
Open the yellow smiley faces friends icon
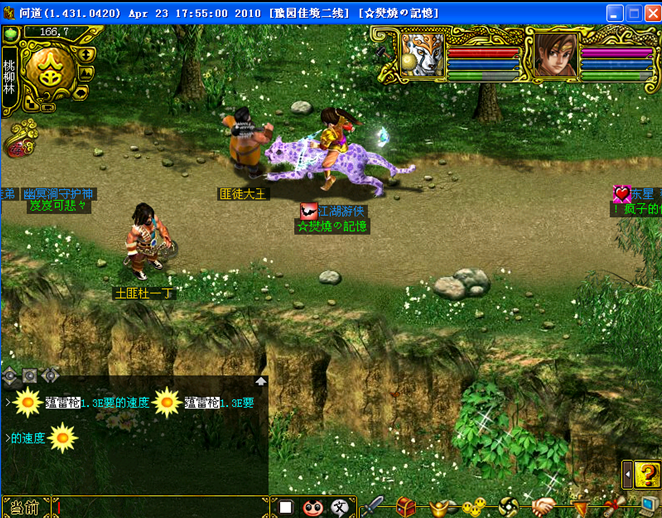coord(474,507)
